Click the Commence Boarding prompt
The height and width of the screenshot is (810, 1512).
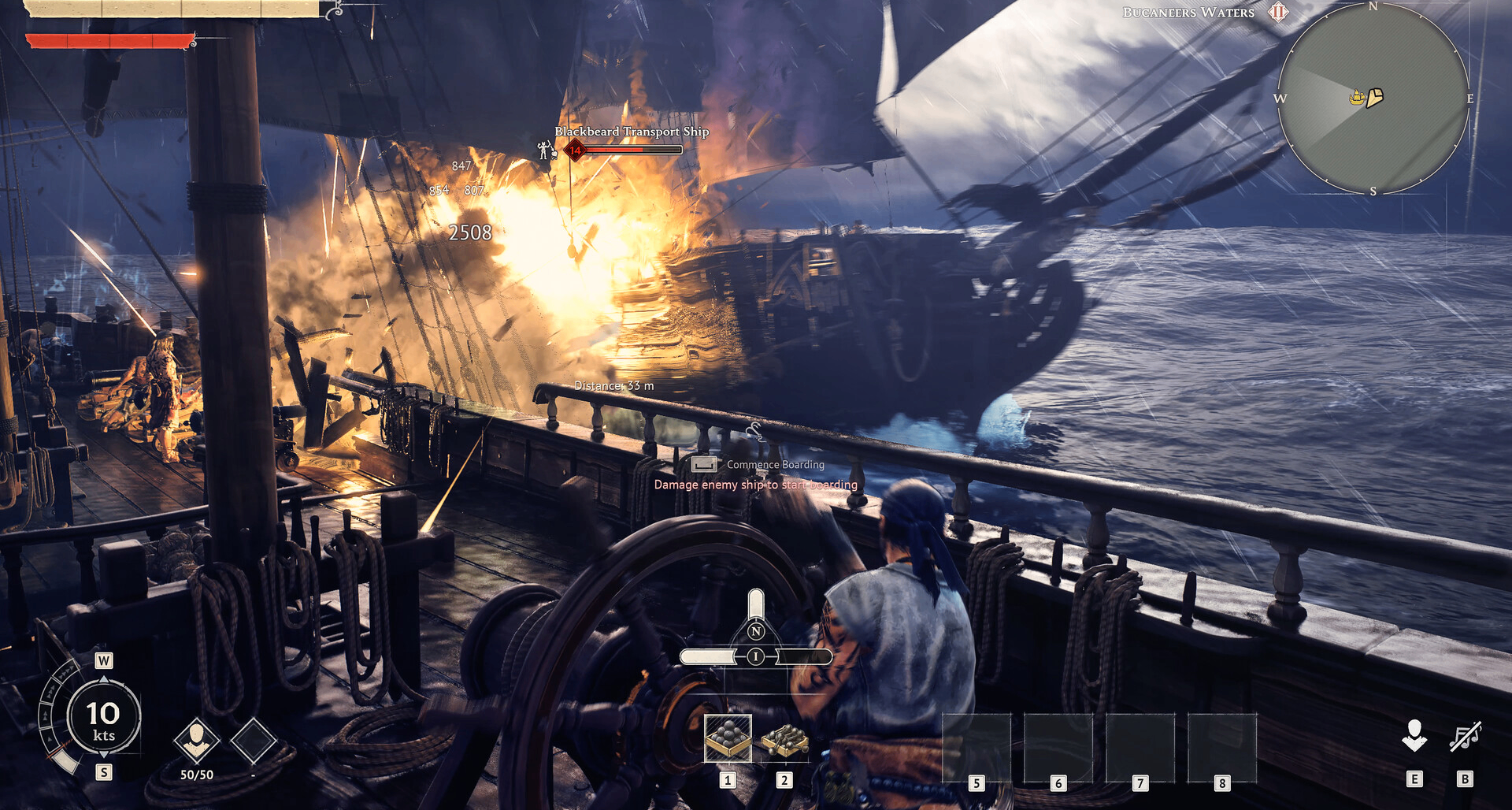tap(775, 465)
